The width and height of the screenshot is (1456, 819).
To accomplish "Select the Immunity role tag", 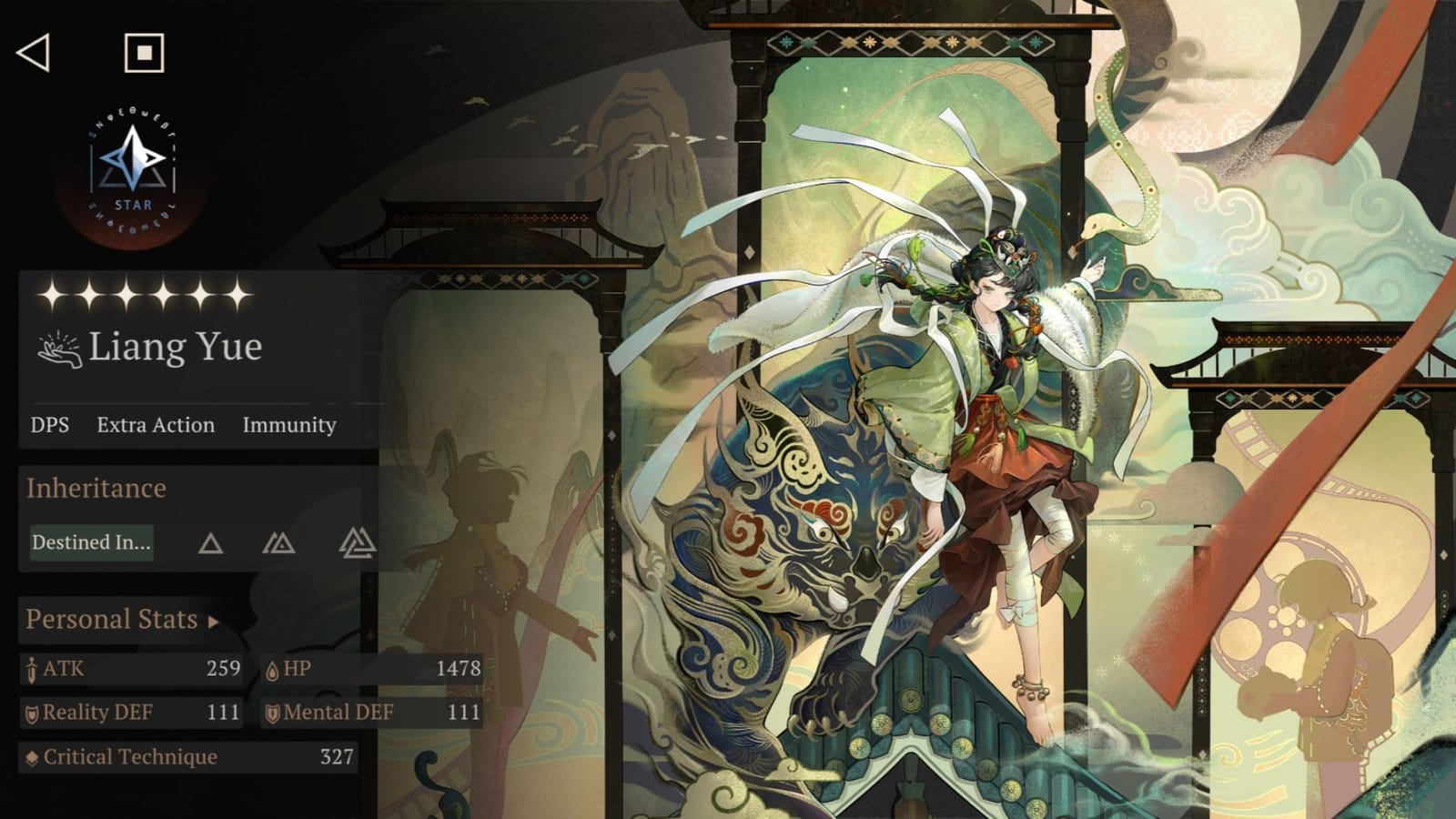I will tap(288, 425).
